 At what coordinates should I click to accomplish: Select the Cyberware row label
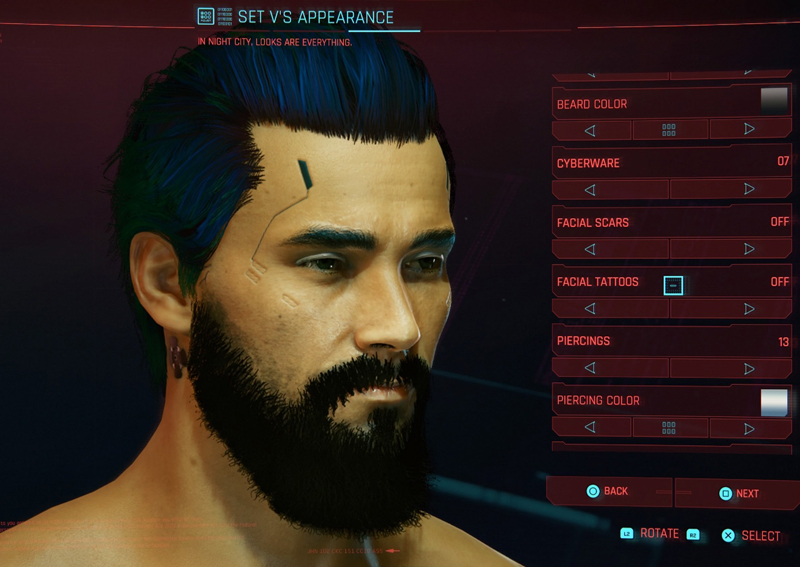coord(591,162)
